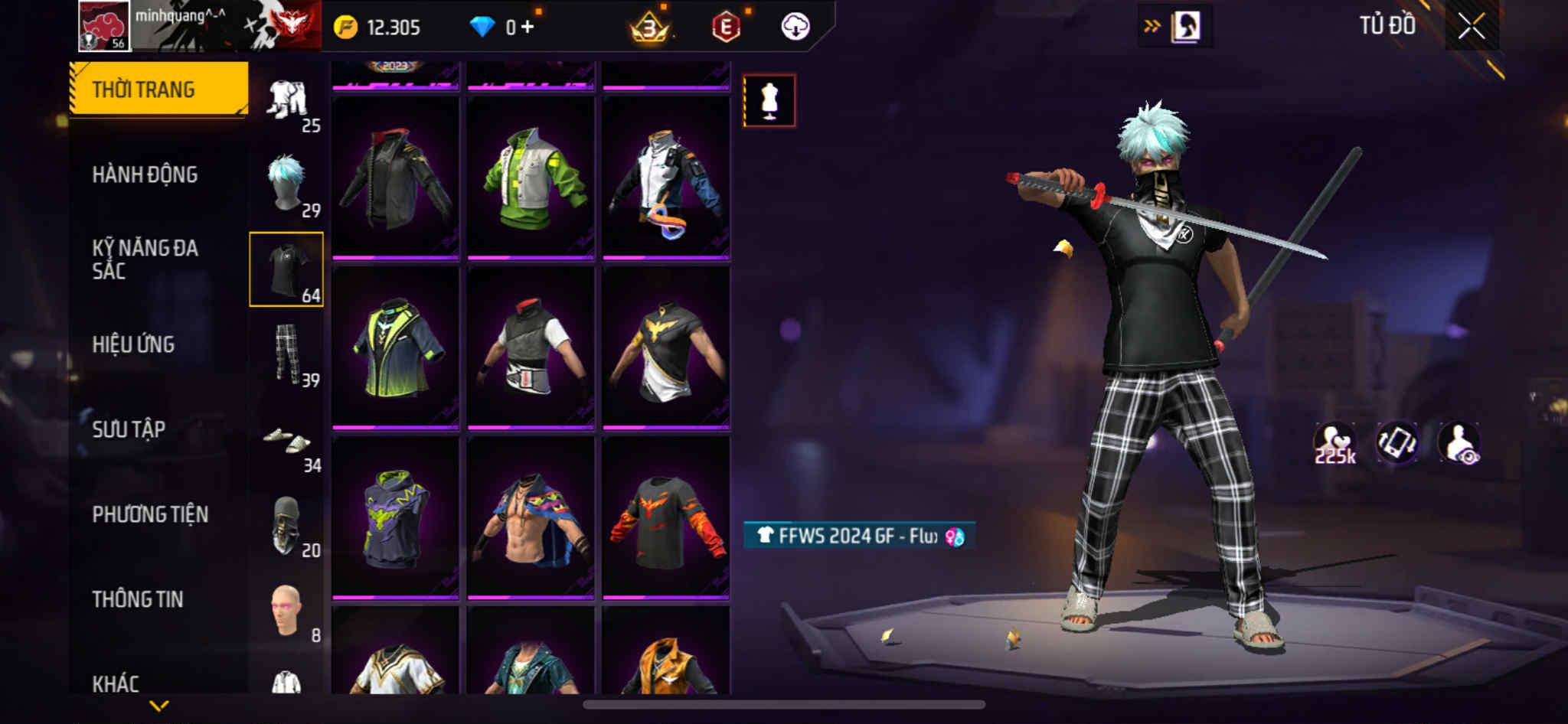Select KỸ NĂNG ĐA SẮC menu entry
Image resolution: width=1568 pixels, height=724 pixels.
click(x=145, y=259)
